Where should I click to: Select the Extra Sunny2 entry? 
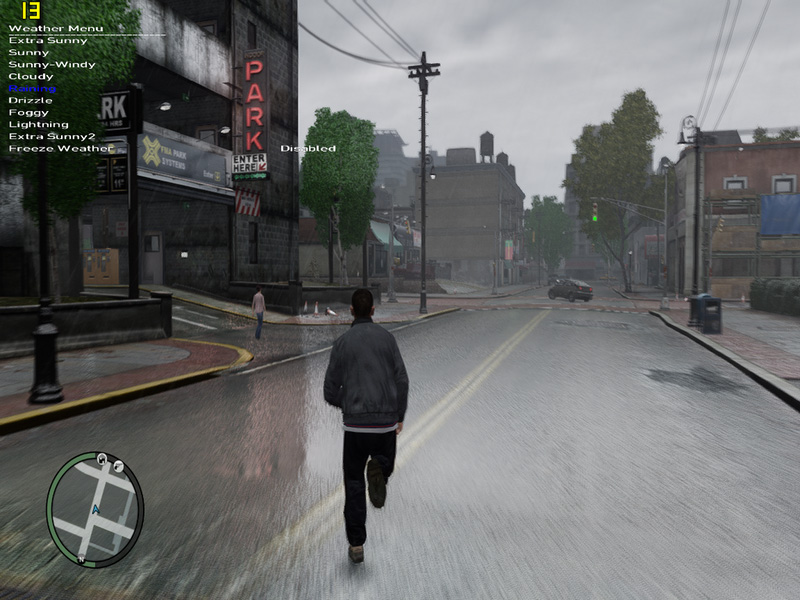(x=52, y=136)
